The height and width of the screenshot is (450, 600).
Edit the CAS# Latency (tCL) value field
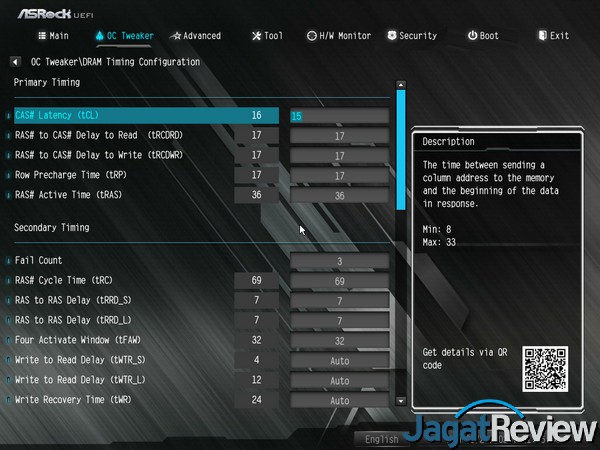click(x=339, y=116)
